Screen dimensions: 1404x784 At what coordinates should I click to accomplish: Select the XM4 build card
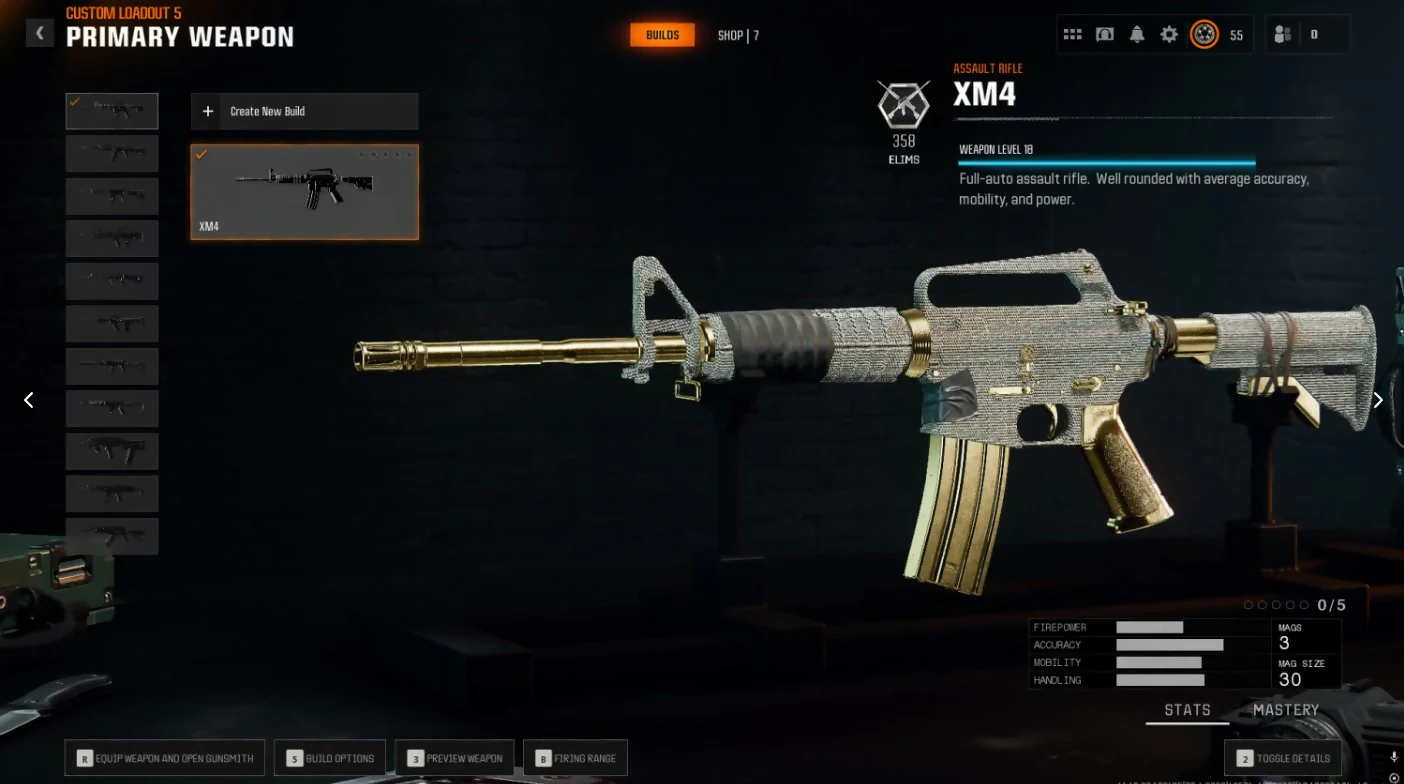pos(304,192)
